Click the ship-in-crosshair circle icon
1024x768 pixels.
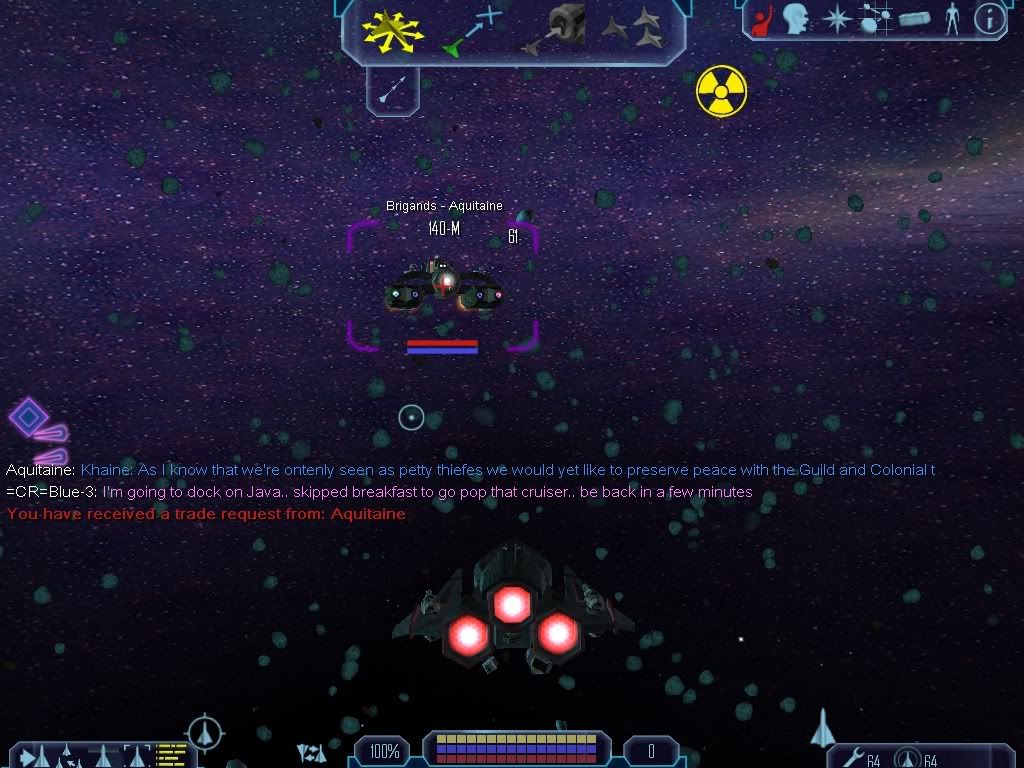(x=205, y=731)
